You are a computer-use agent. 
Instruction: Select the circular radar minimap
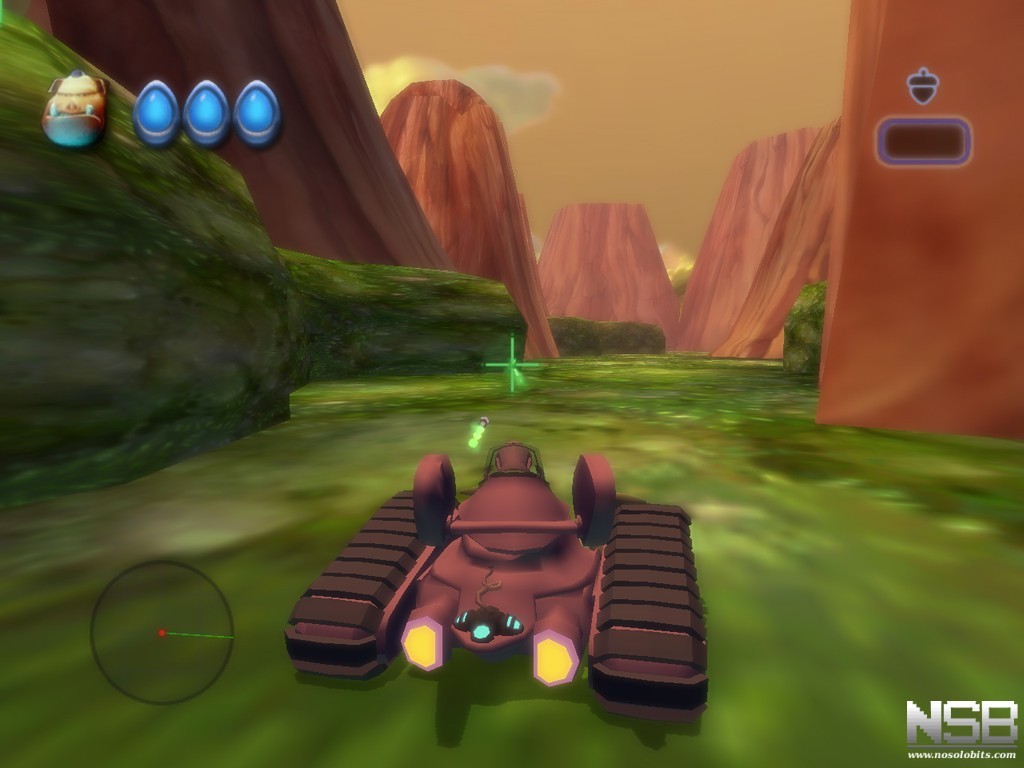[162, 632]
